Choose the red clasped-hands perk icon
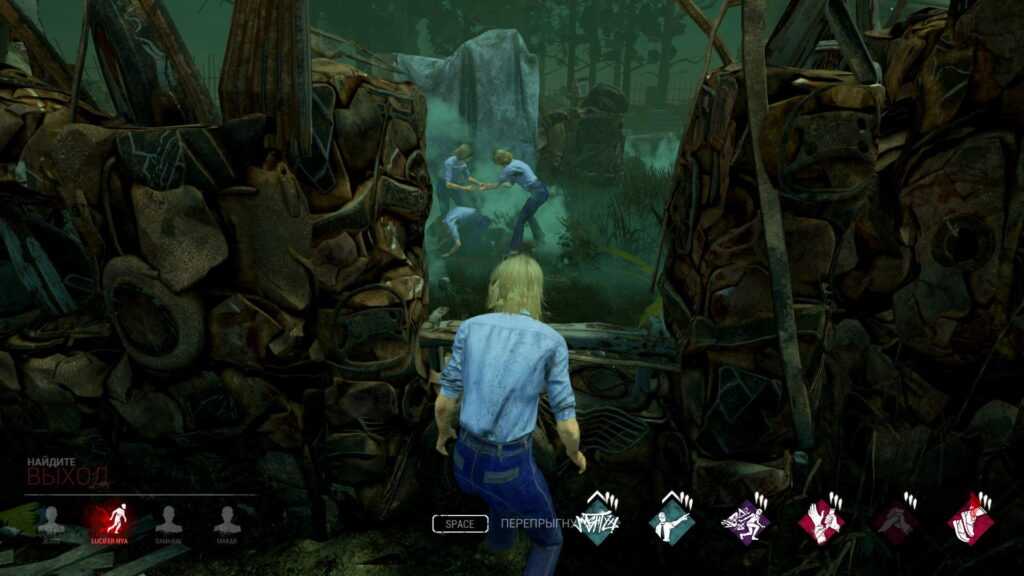 (x=820, y=521)
